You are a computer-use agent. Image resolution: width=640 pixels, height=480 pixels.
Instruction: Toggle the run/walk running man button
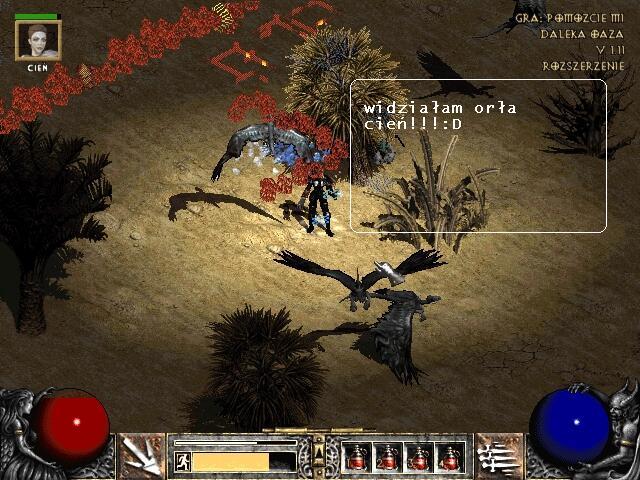[x=183, y=461]
